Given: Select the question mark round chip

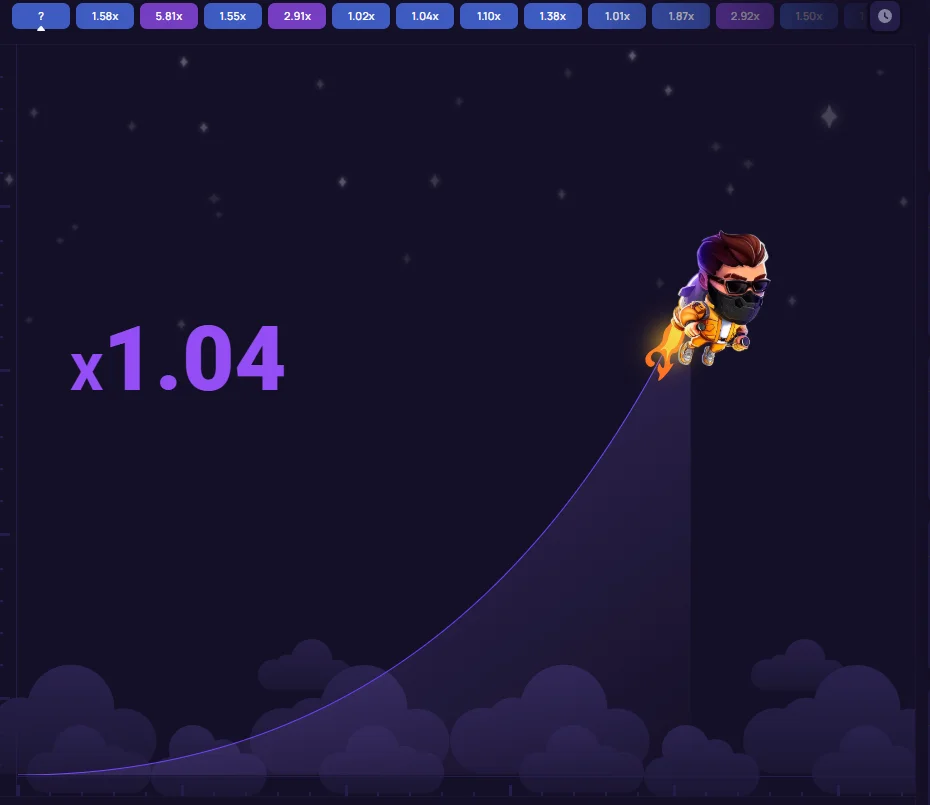Looking at the screenshot, I should (41, 16).
